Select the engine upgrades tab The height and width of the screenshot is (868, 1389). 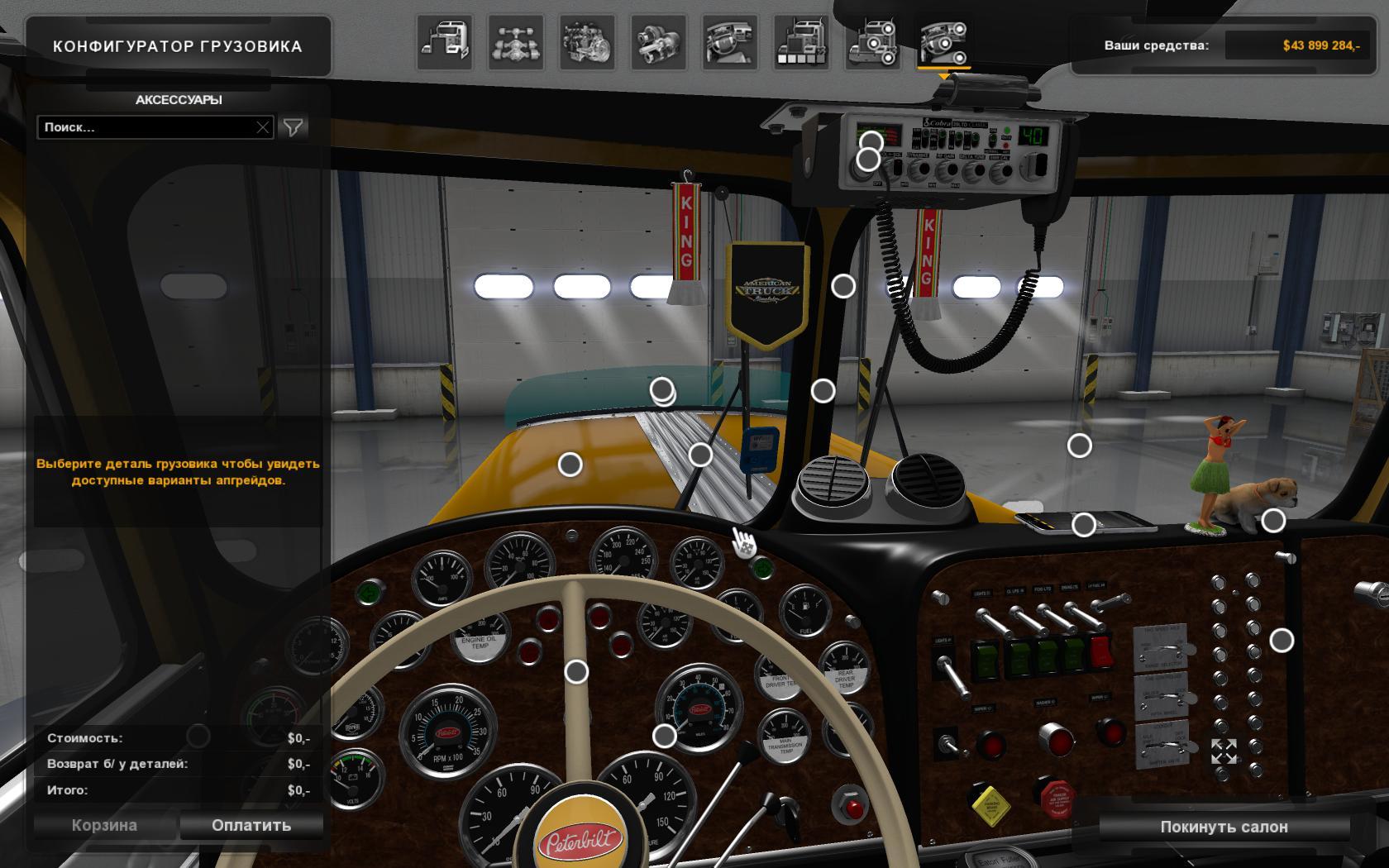(x=587, y=42)
